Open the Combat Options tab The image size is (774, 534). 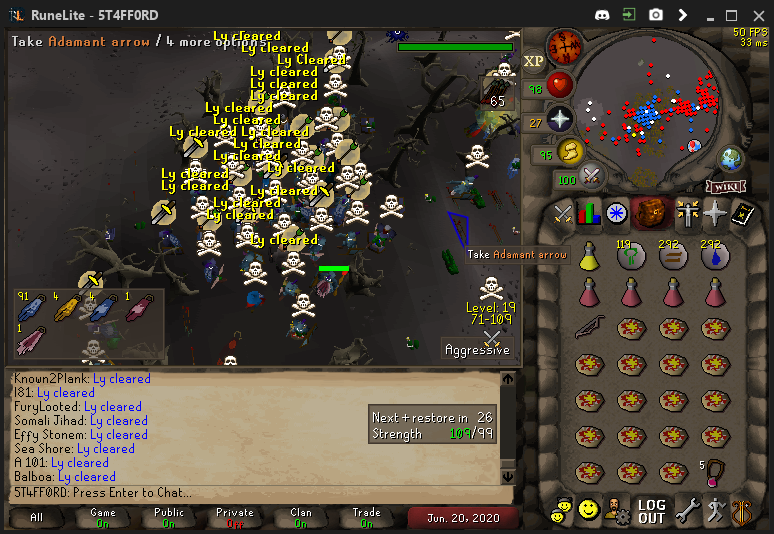(x=561, y=213)
